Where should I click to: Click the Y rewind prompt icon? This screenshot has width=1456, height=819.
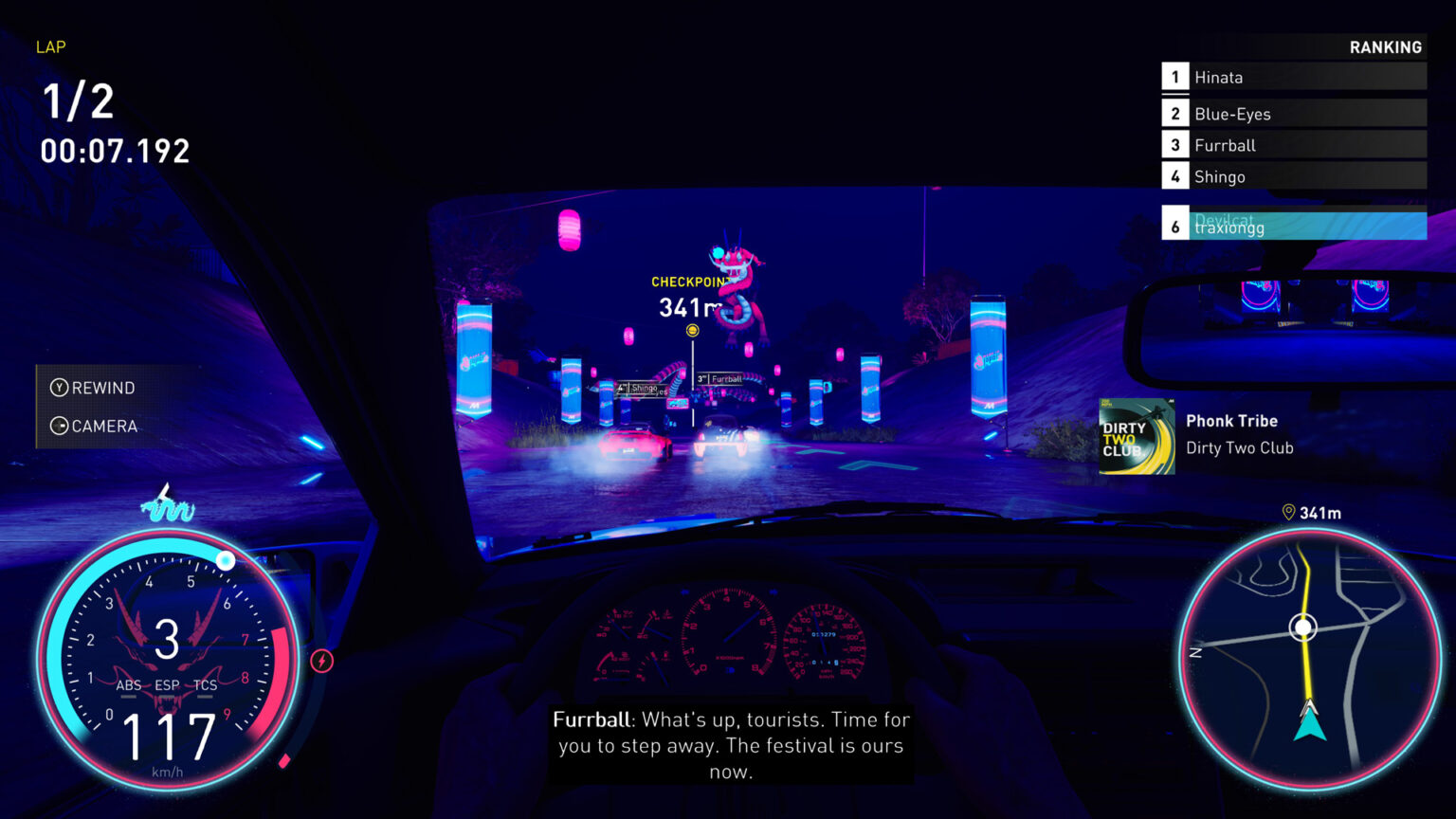coord(60,388)
